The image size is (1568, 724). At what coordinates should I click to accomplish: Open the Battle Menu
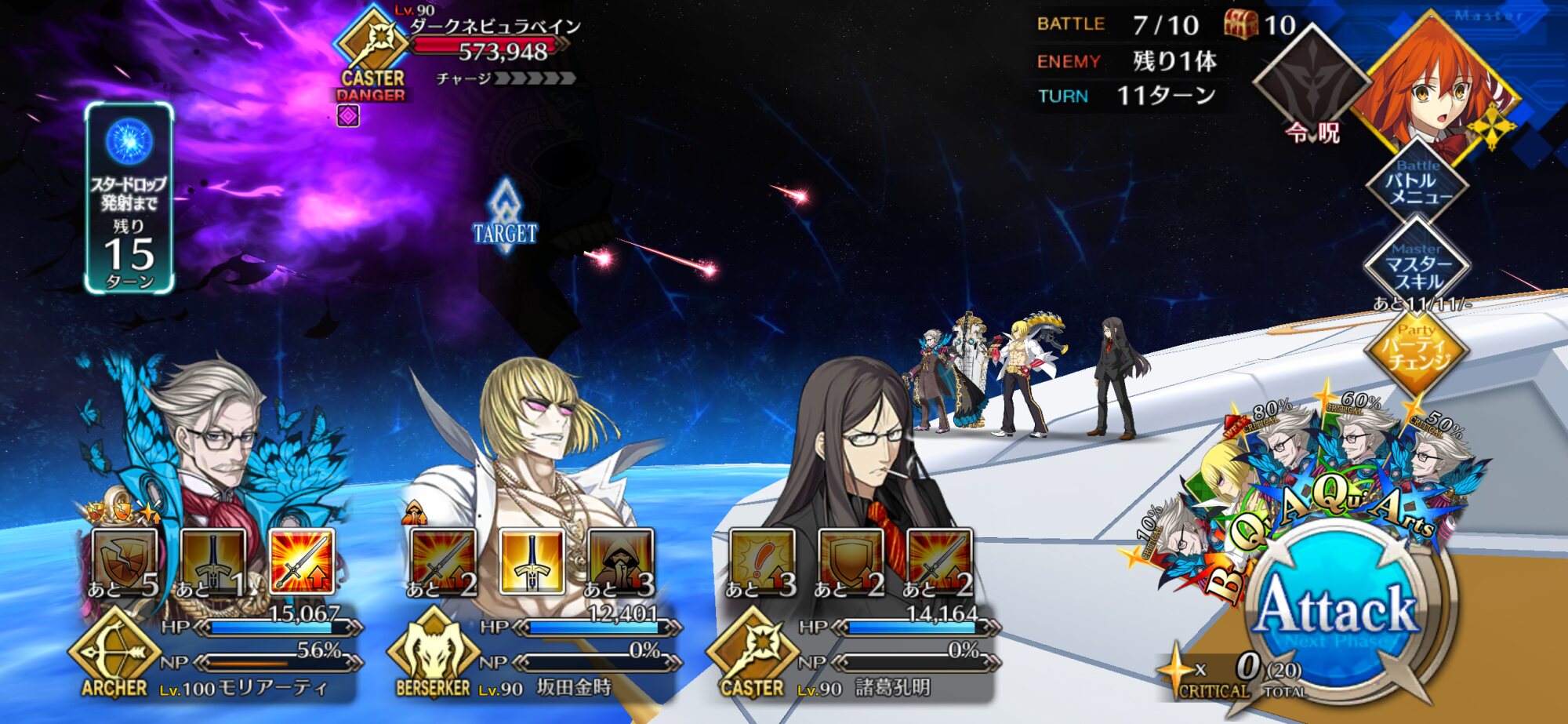tap(1417, 184)
